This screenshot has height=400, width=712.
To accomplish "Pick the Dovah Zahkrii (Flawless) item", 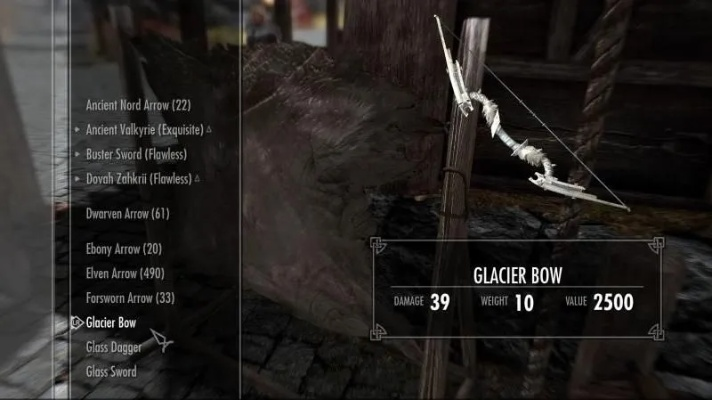I will point(138,178).
